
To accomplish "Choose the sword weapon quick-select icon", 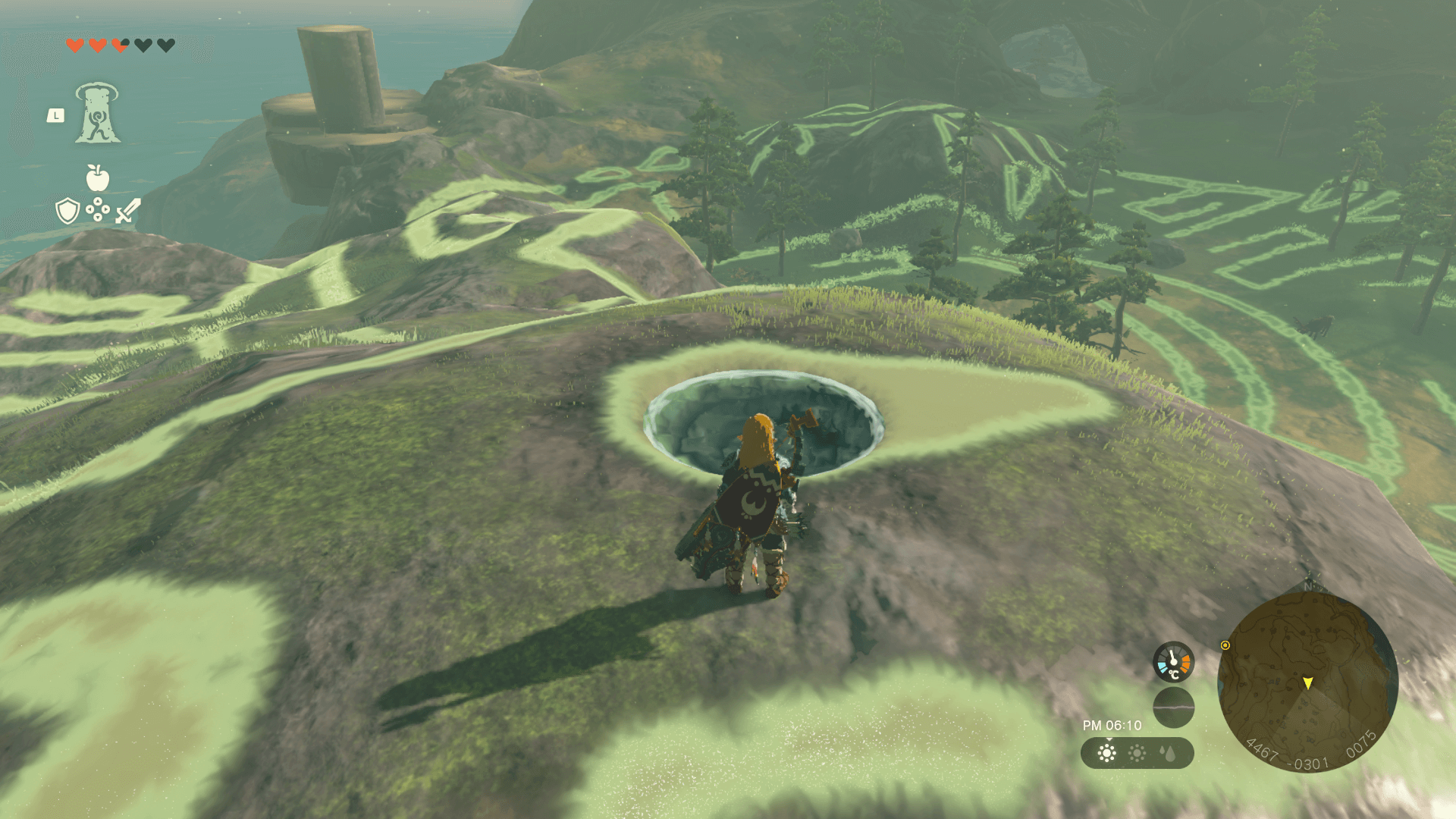I will 128,211.
